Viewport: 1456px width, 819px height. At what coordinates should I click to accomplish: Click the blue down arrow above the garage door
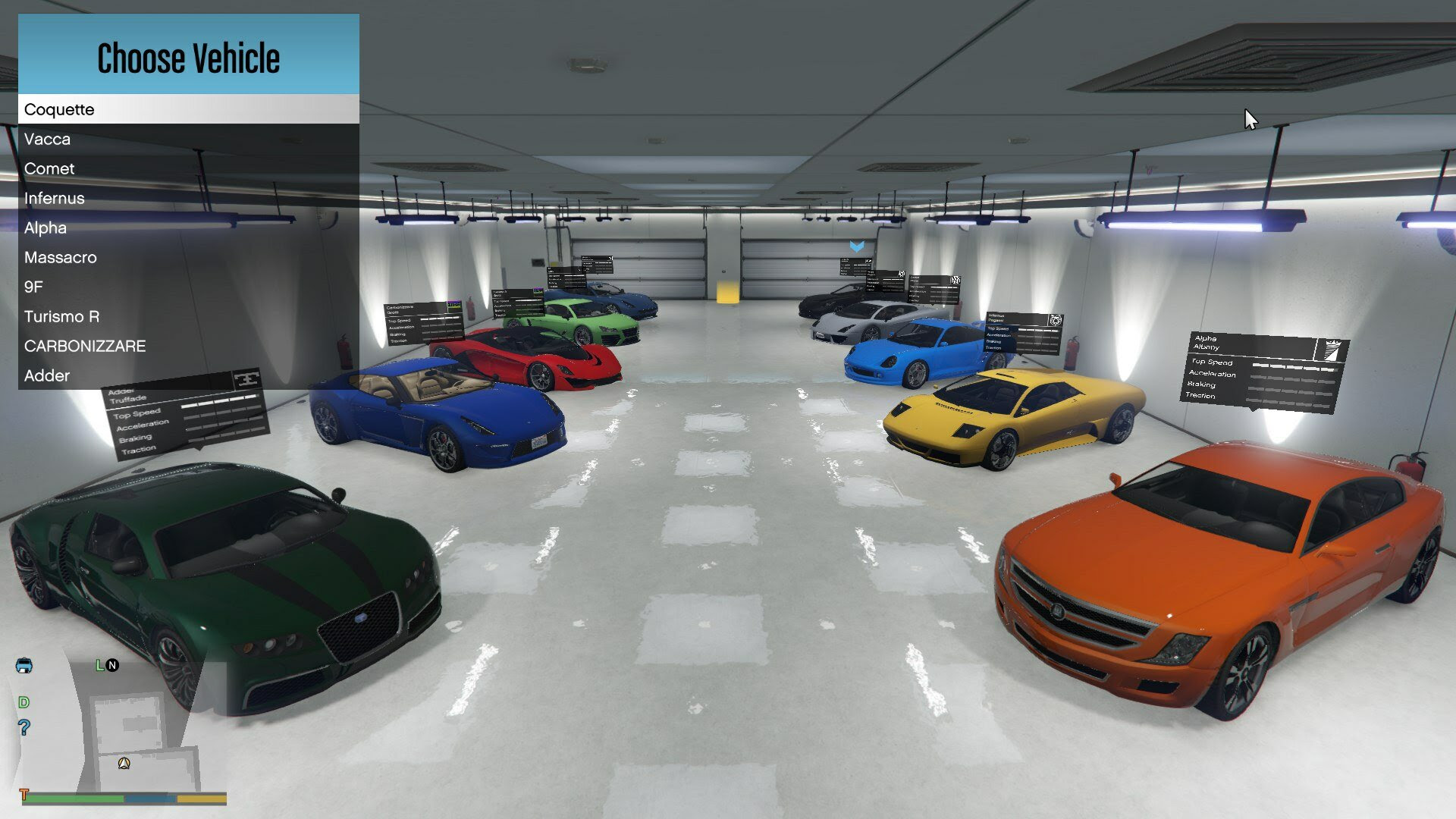(x=858, y=246)
